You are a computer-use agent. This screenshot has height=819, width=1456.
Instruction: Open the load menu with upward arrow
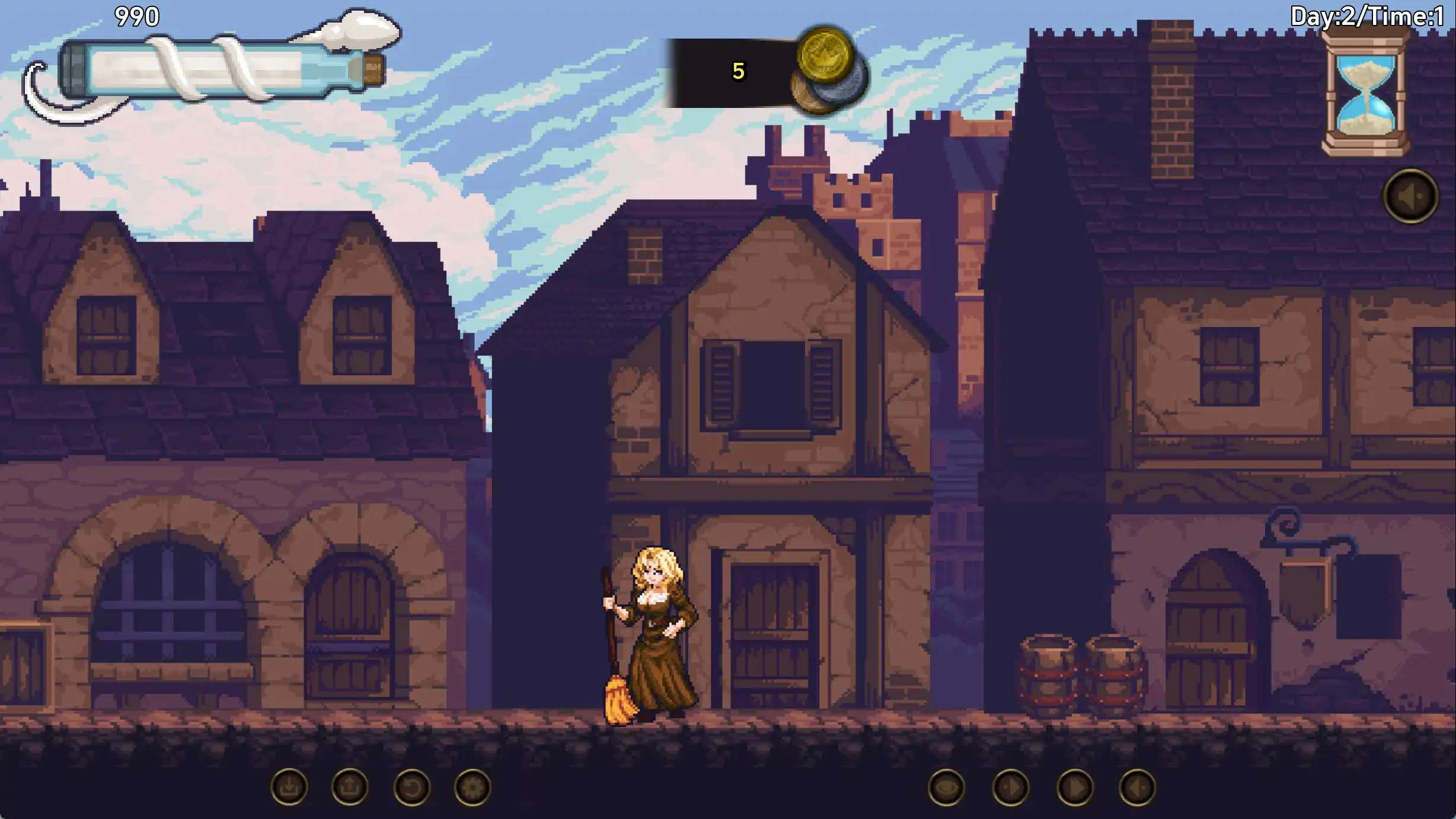(350, 788)
